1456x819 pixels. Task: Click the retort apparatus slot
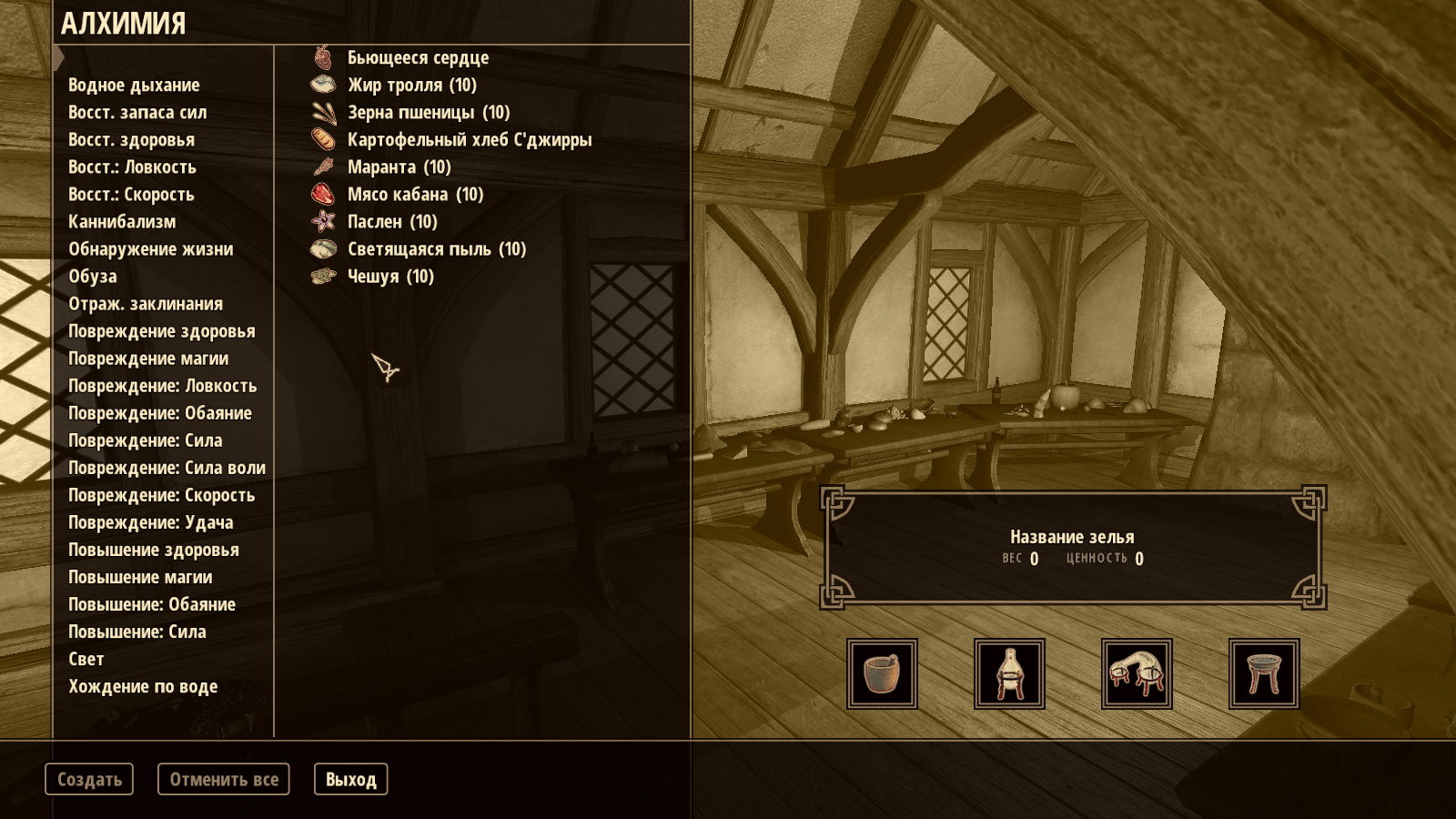1137,673
